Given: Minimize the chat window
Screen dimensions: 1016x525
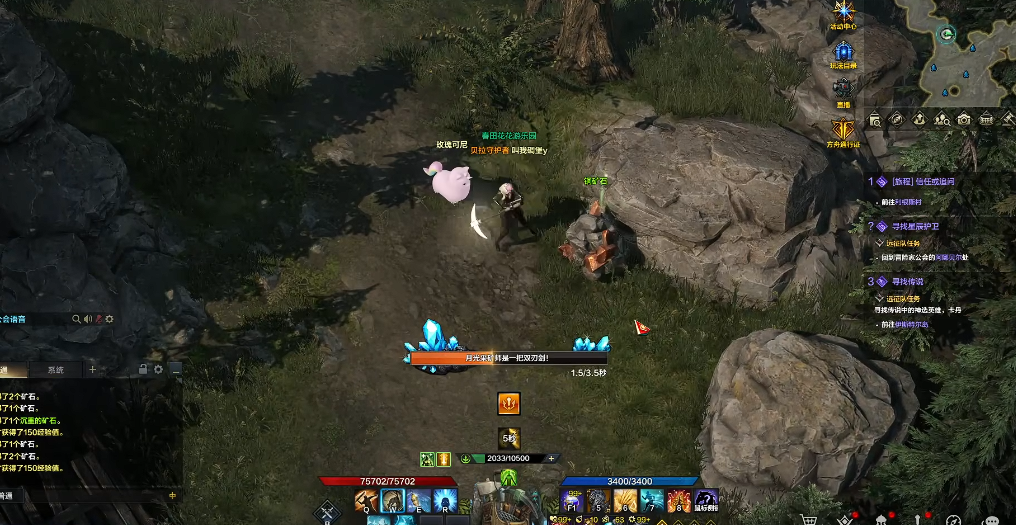Looking at the screenshot, I should click(x=175, y=370).
